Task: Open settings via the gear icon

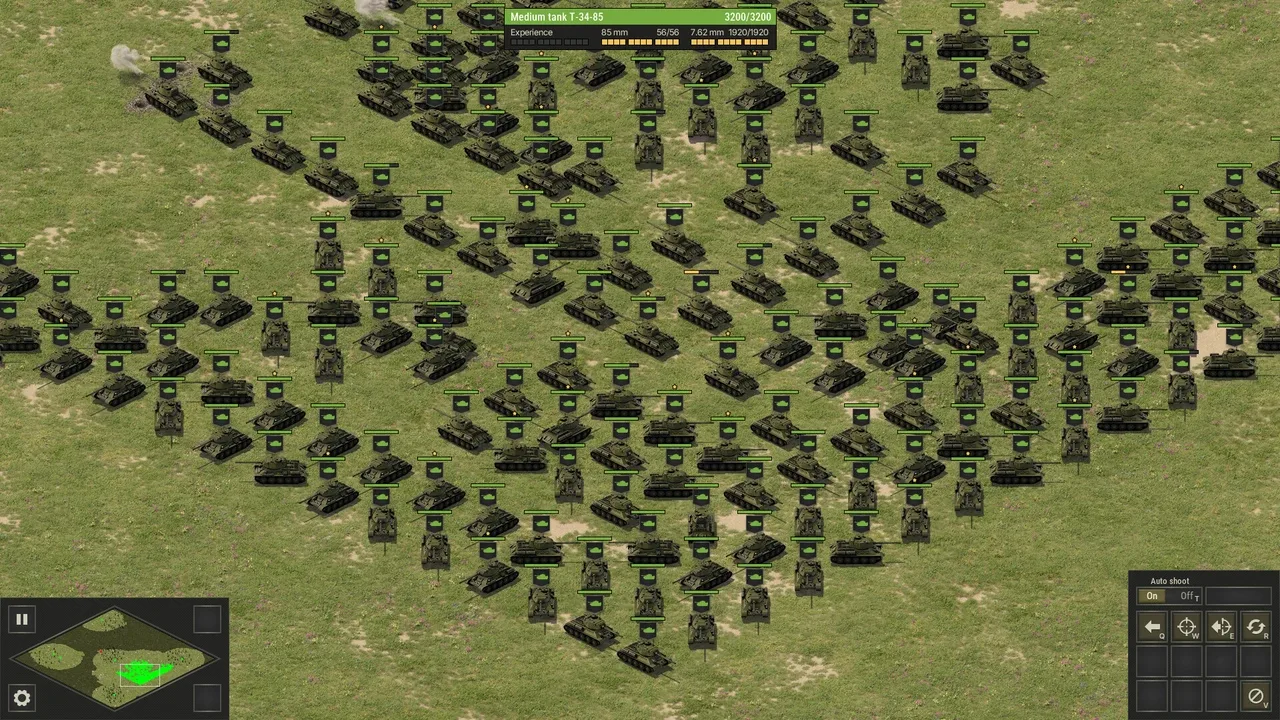Action: click(x=21, y=698)
